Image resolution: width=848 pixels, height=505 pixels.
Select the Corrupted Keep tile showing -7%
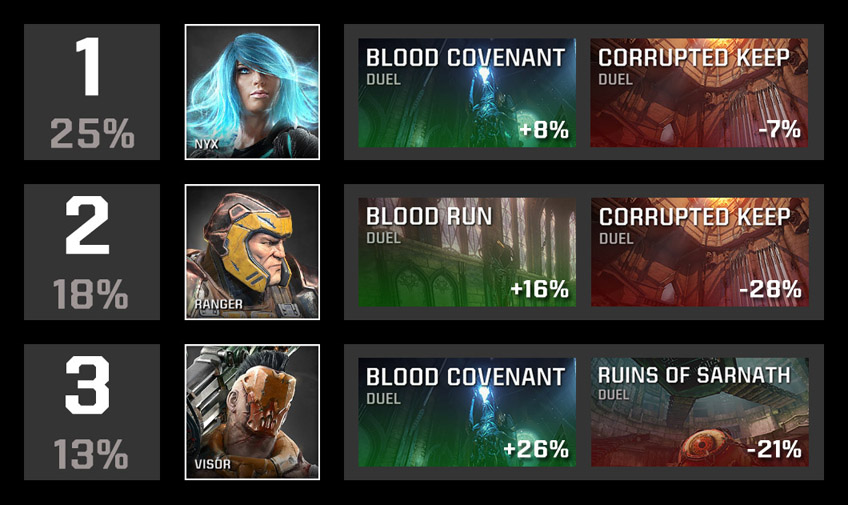coord(699,93)
